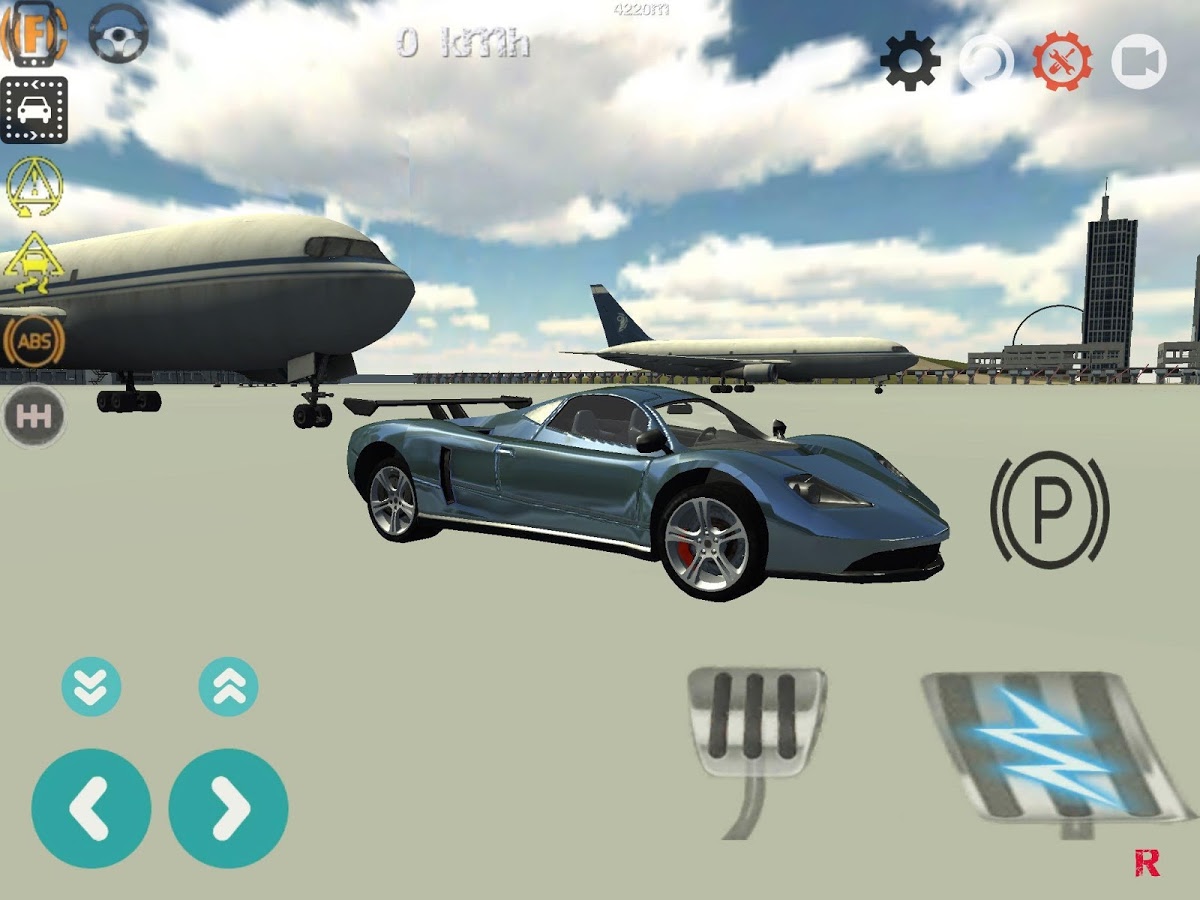Select the car camera view icon

pyautogui.click(x=34, y=110)
